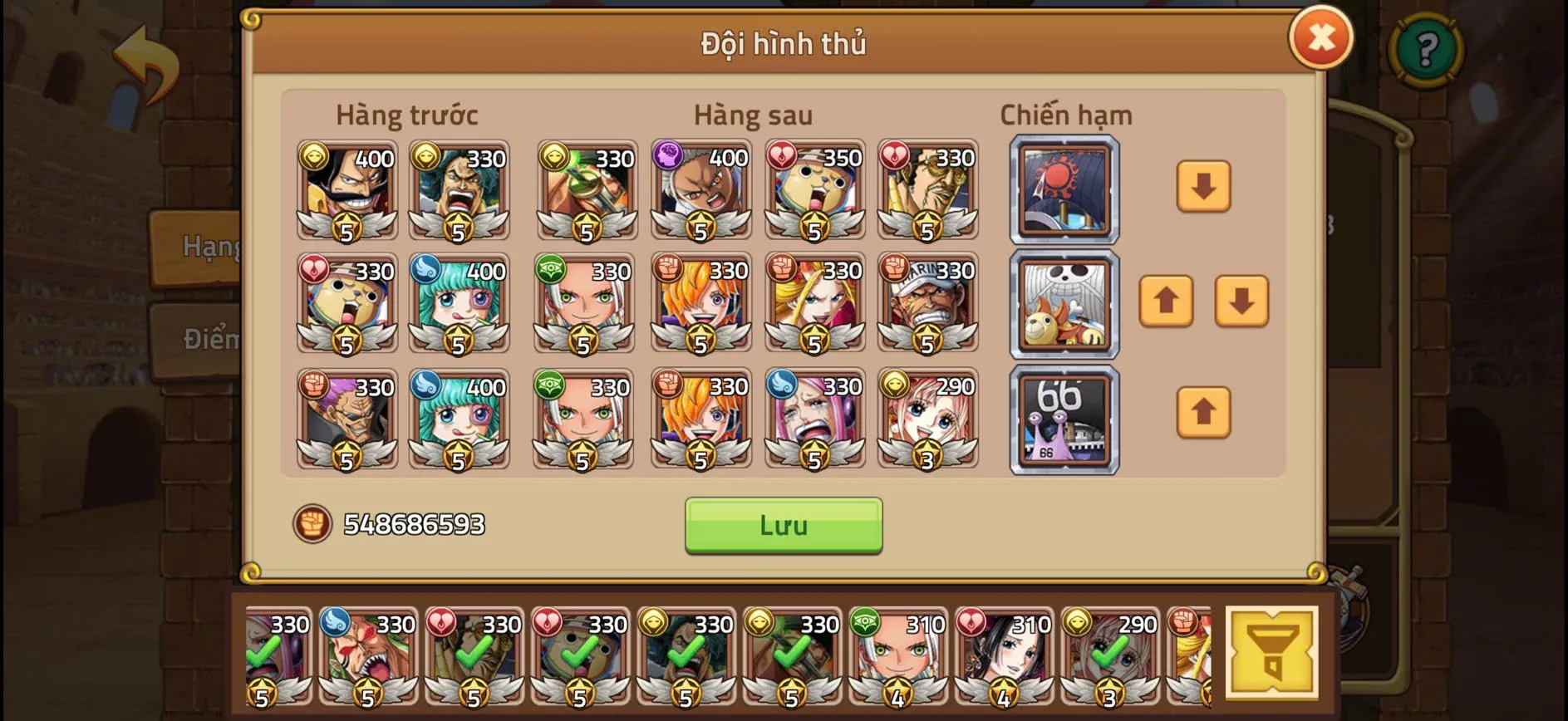This screenshot has width=1568, height=721.
Task: Click the fist power icon beside 548686593
Action: [314, 524]
